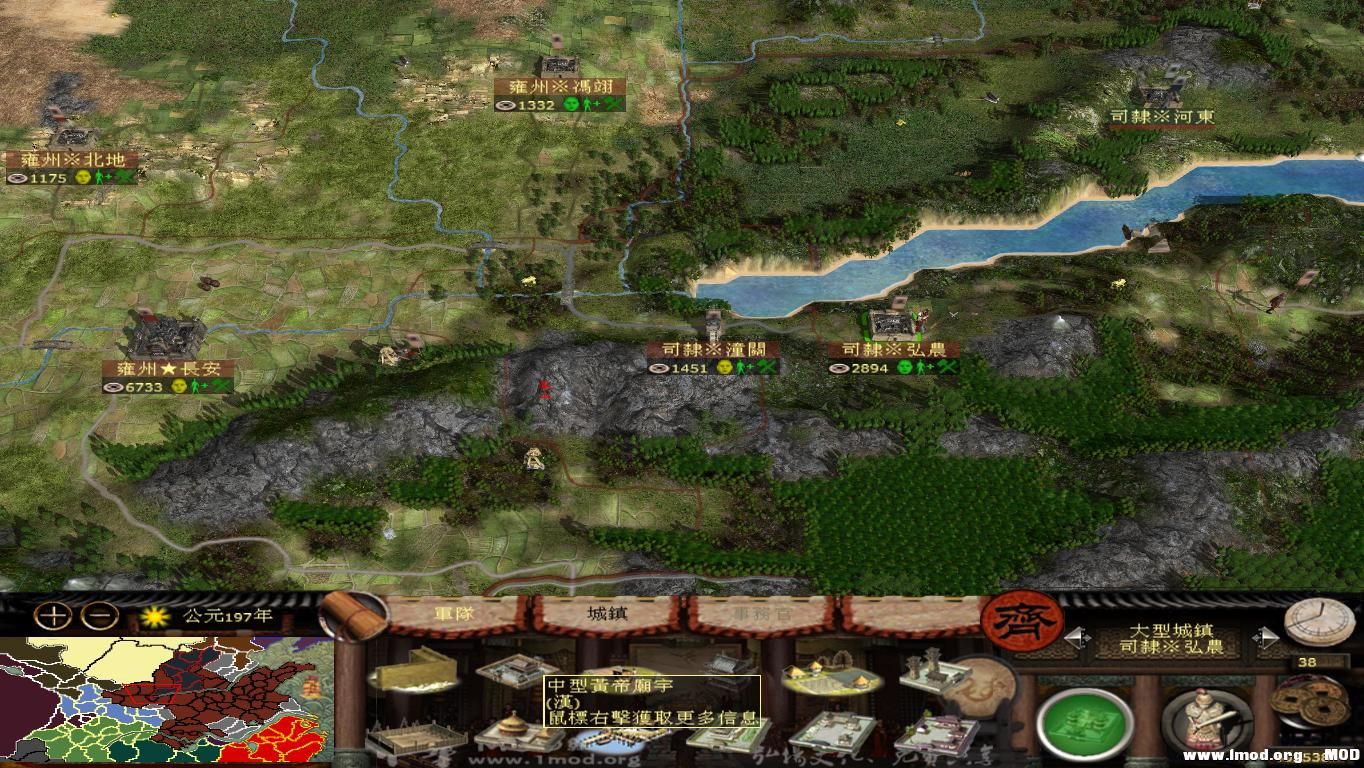Viewport: 1364px width, 768px height.
Task: Select the farm hamlet building icon
Action: coord(832,677)
